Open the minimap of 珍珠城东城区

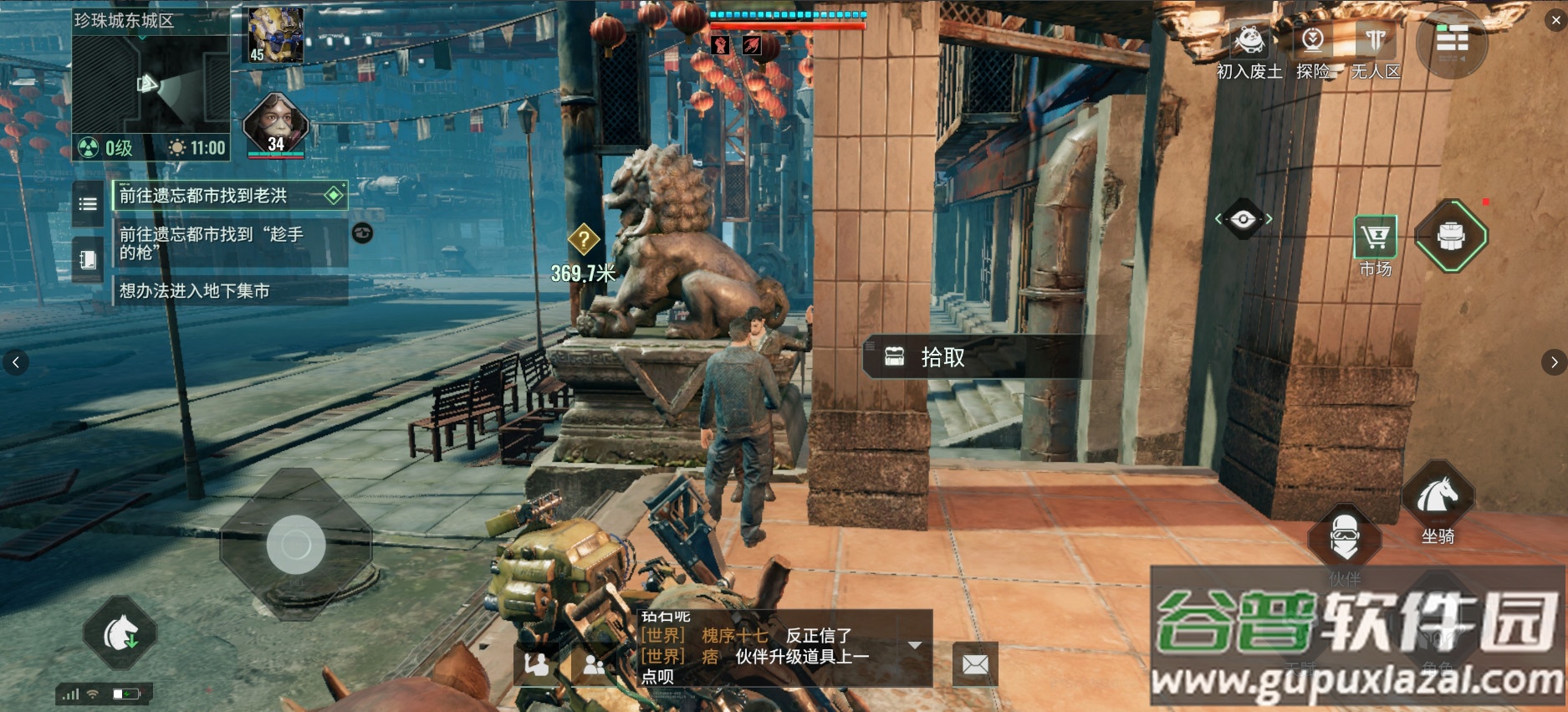(151, 84)
